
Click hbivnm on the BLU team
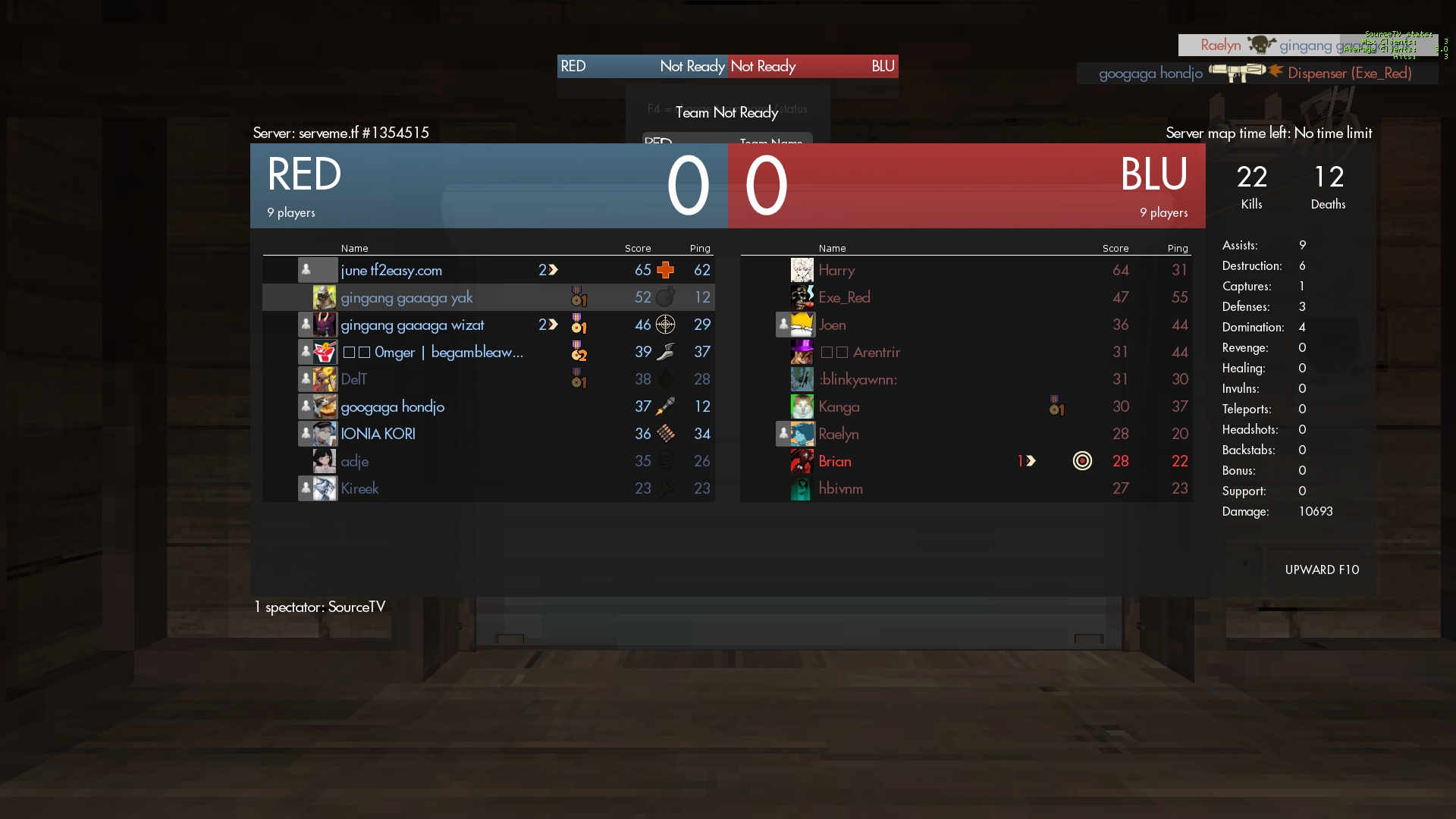tap(841, 488)
